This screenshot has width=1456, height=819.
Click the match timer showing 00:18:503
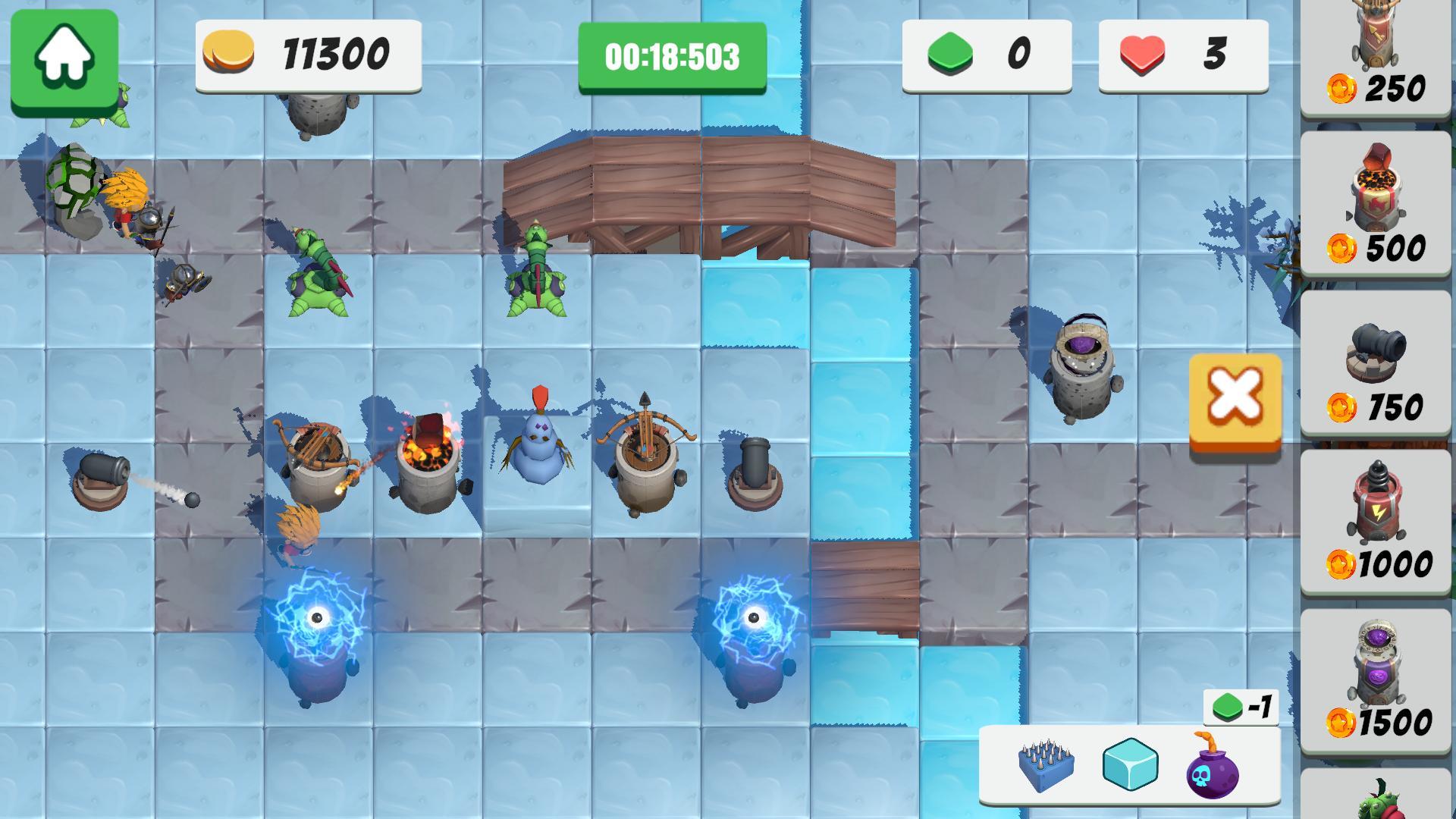[x=671, y=55]
